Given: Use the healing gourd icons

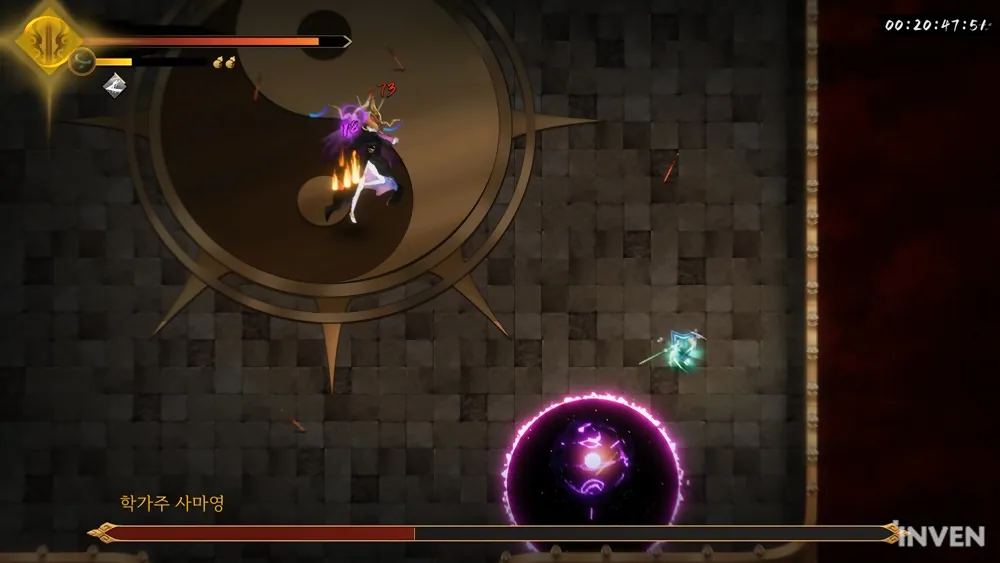Looking at the screenshot, I should pyautogui.click(x=224, y=63).
